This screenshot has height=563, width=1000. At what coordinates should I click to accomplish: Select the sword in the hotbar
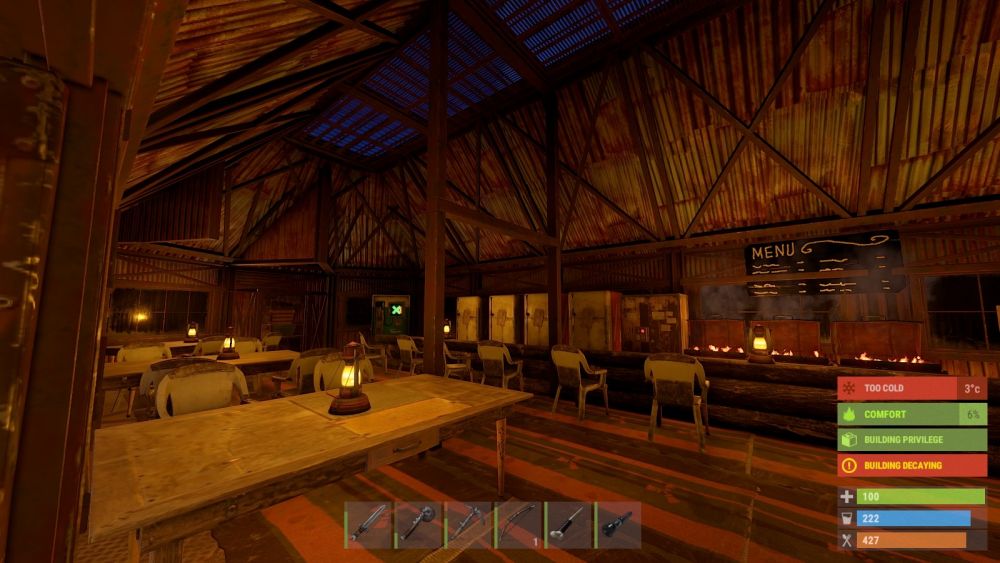coord(368,524)
